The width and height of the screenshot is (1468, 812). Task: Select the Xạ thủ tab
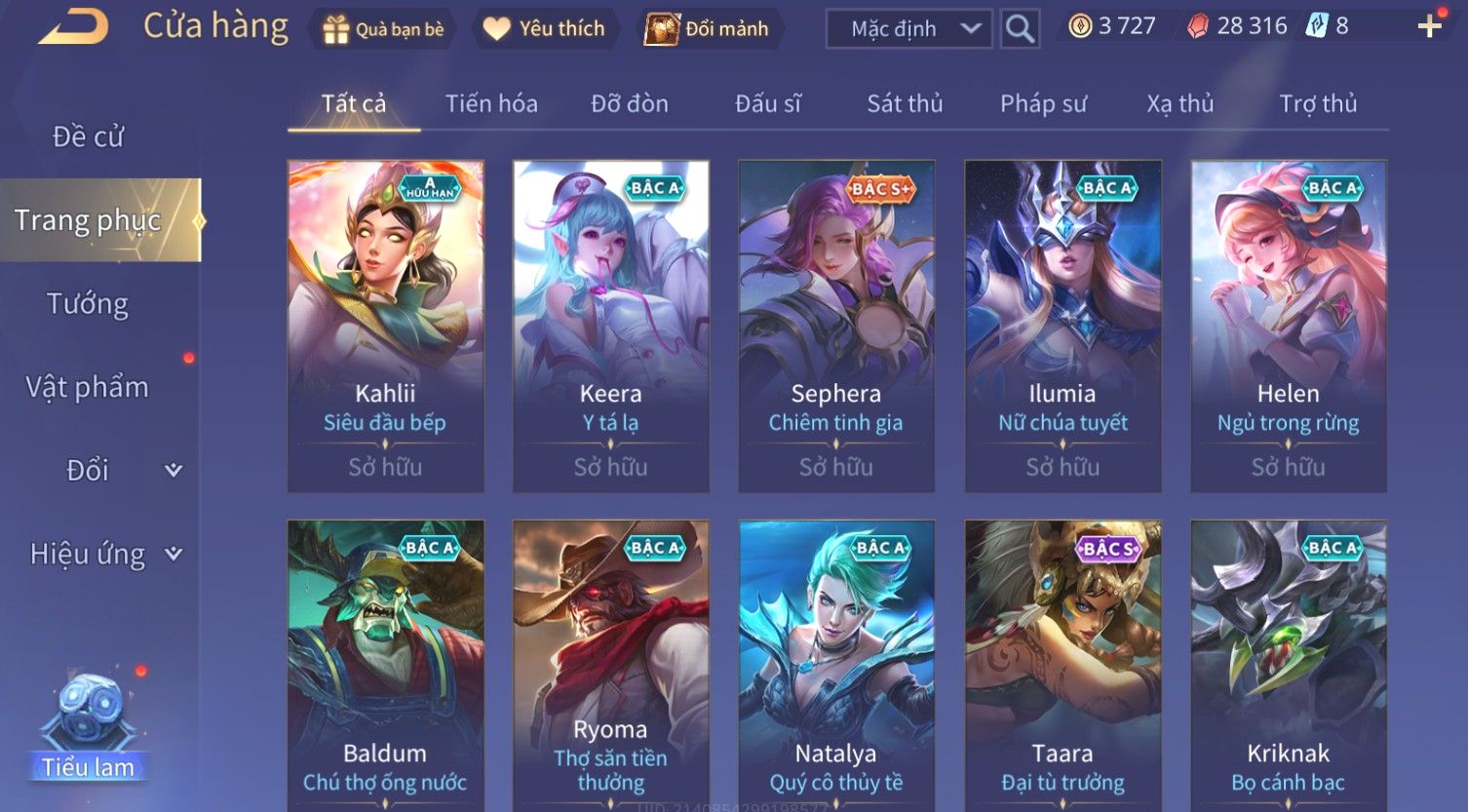(1180, 103)
